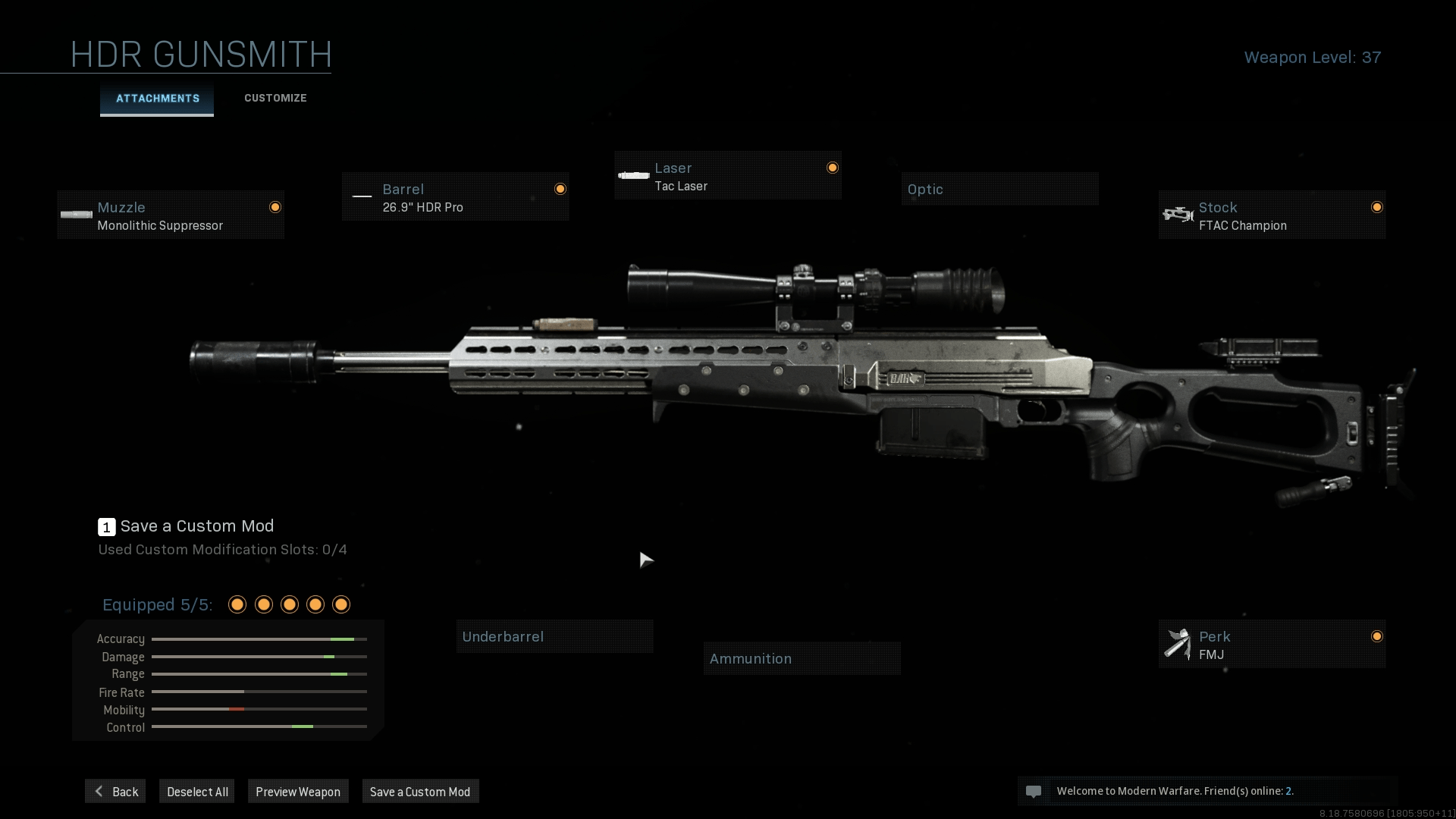
Task: Toggle the orange indicator on the Muzzle slot
Action: [275, 206]
